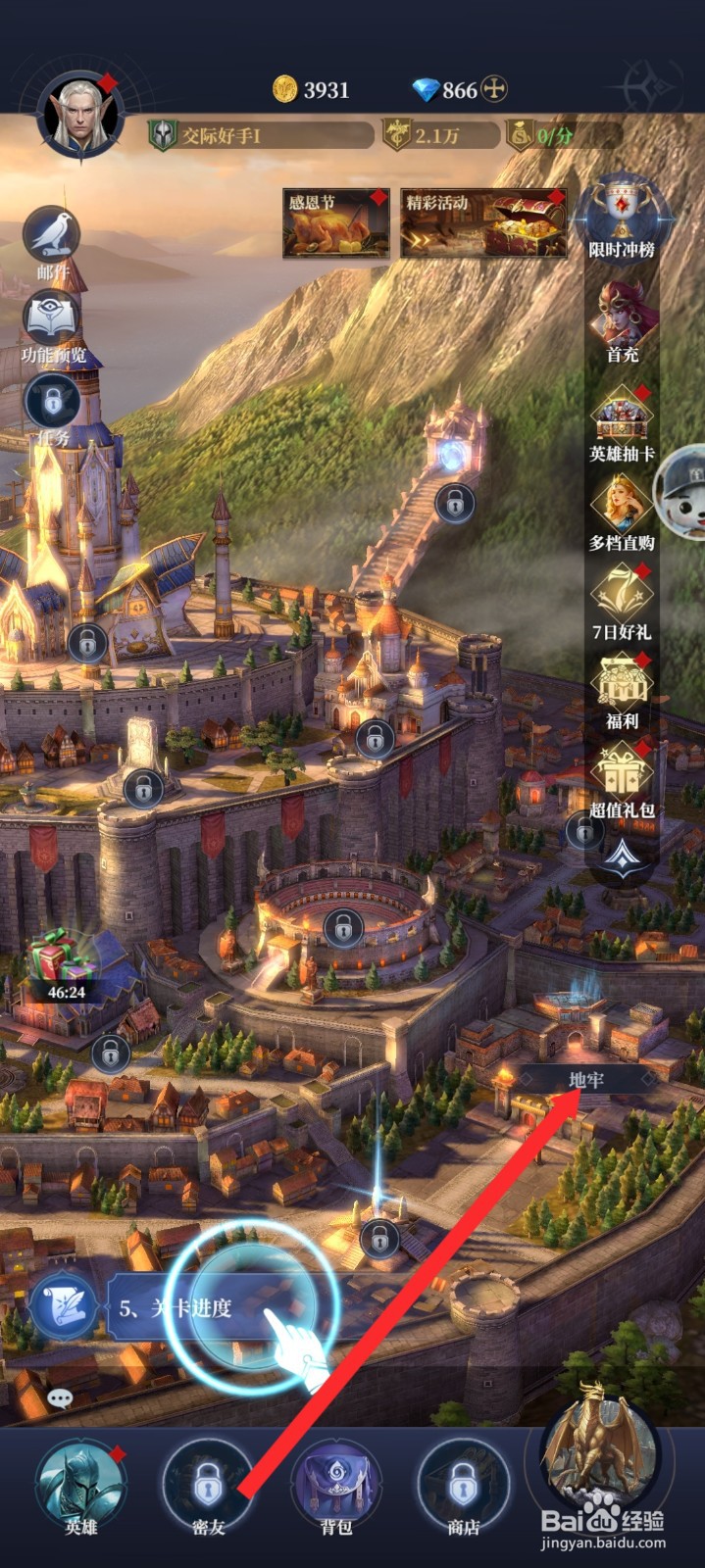
Task: Enter the 地牢 dungeon
Action: point(586,1080)
